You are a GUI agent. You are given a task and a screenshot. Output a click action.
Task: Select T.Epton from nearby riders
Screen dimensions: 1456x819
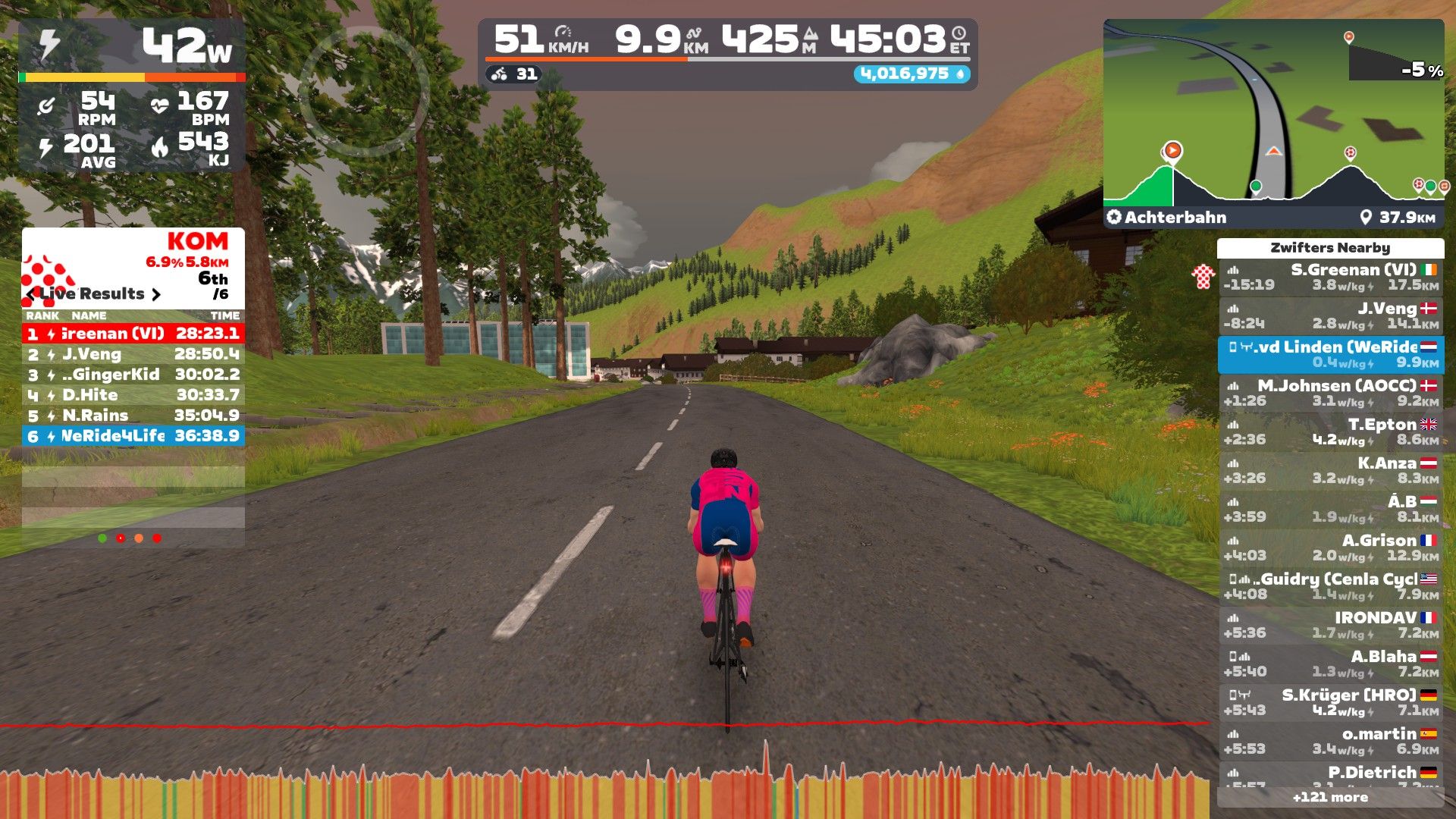1331,432
